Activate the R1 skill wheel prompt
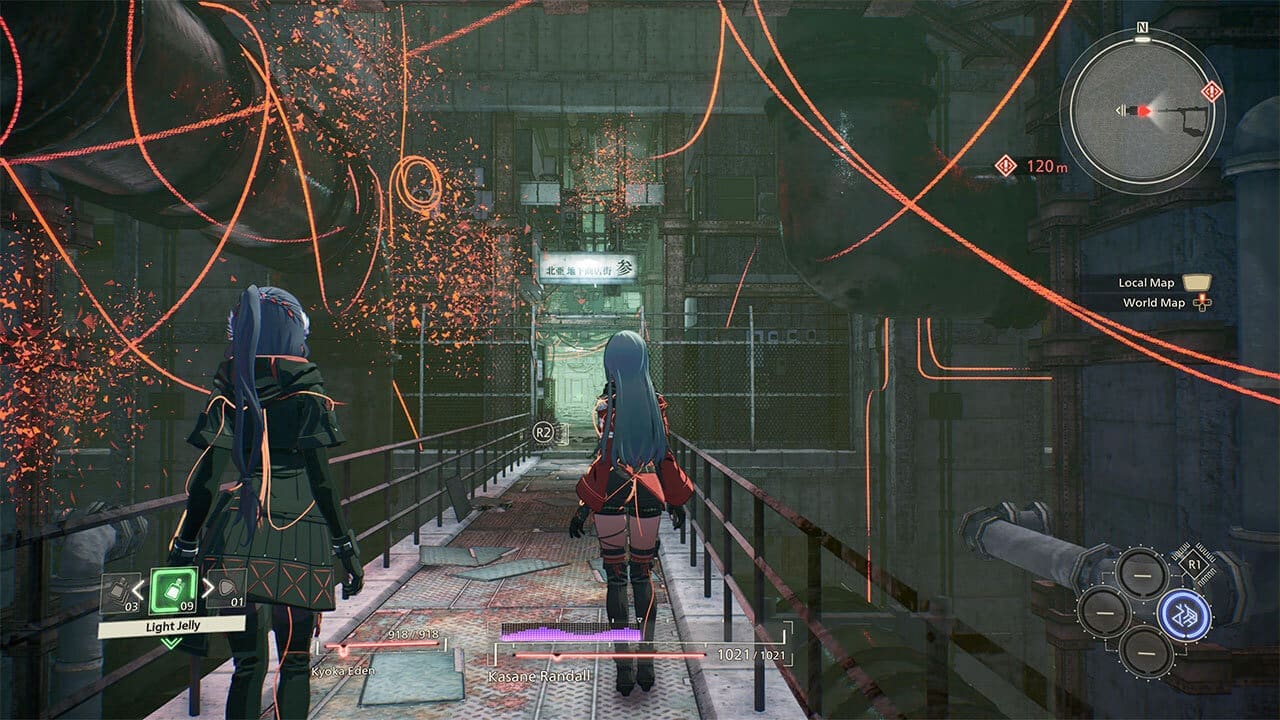The height and width of the screenshot is (720, 1280). coord(1195,562)
